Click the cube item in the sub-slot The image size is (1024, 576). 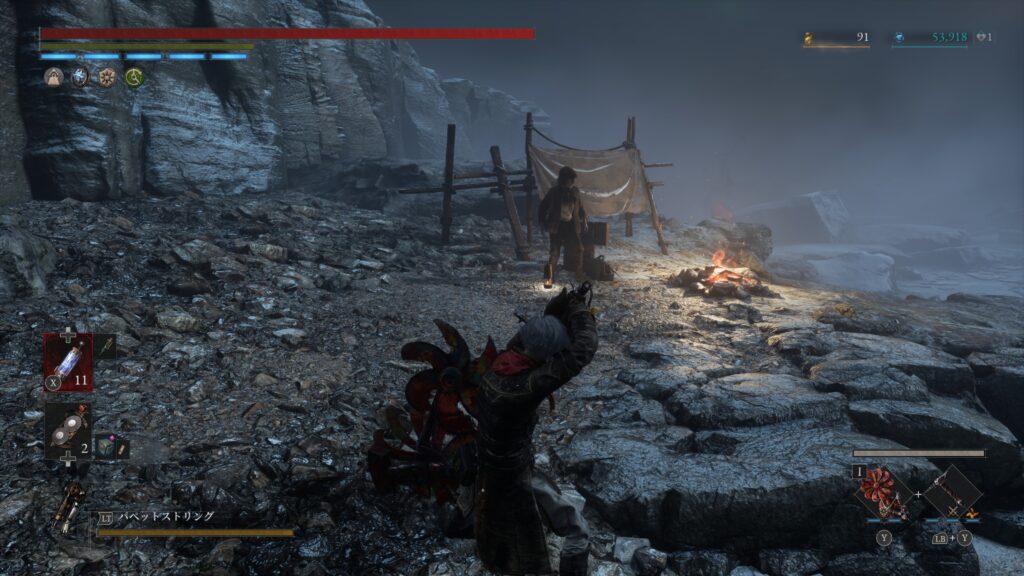[x=105, y=448]
